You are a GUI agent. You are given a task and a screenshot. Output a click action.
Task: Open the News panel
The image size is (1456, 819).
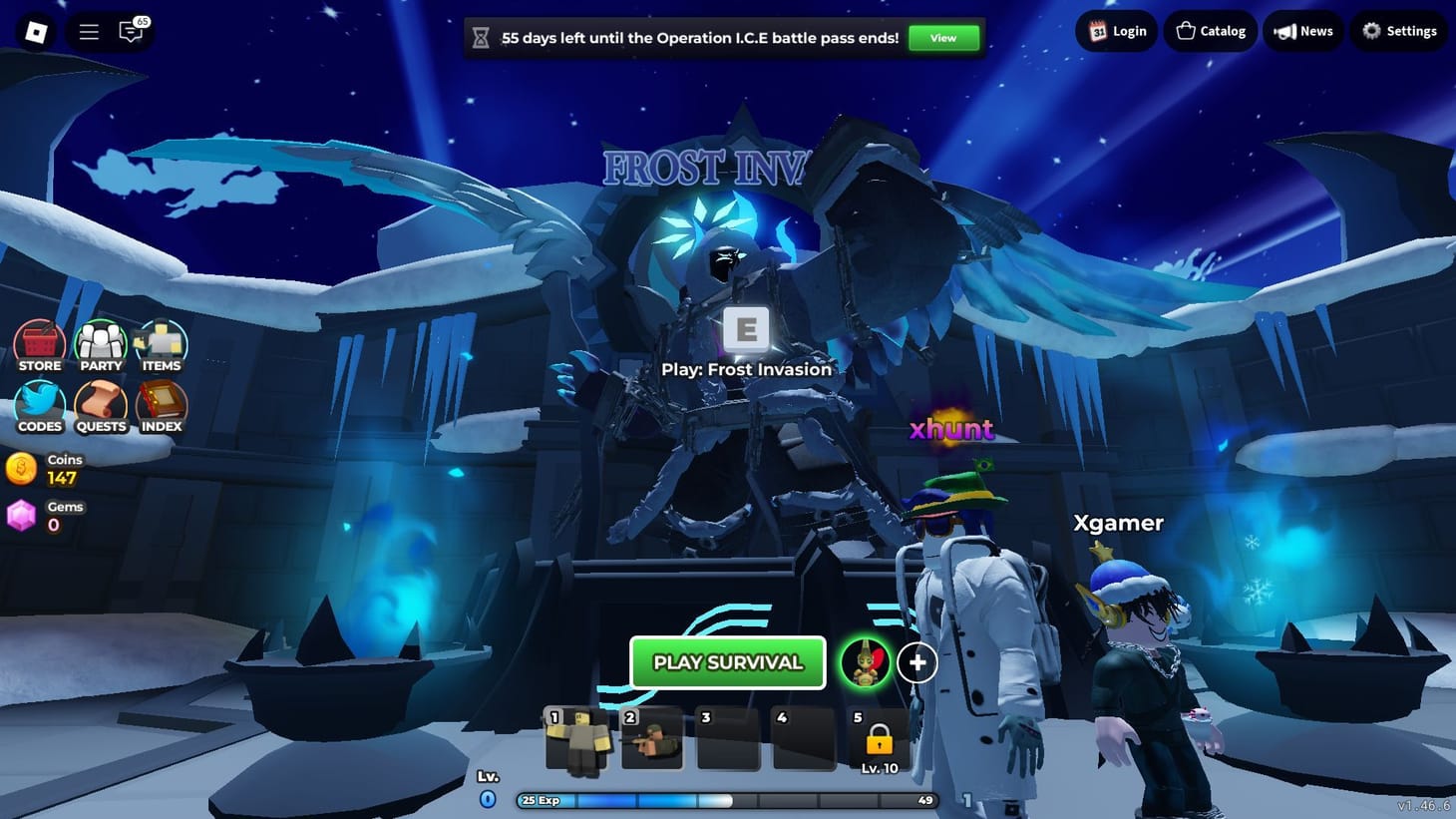pos(1302,31)
